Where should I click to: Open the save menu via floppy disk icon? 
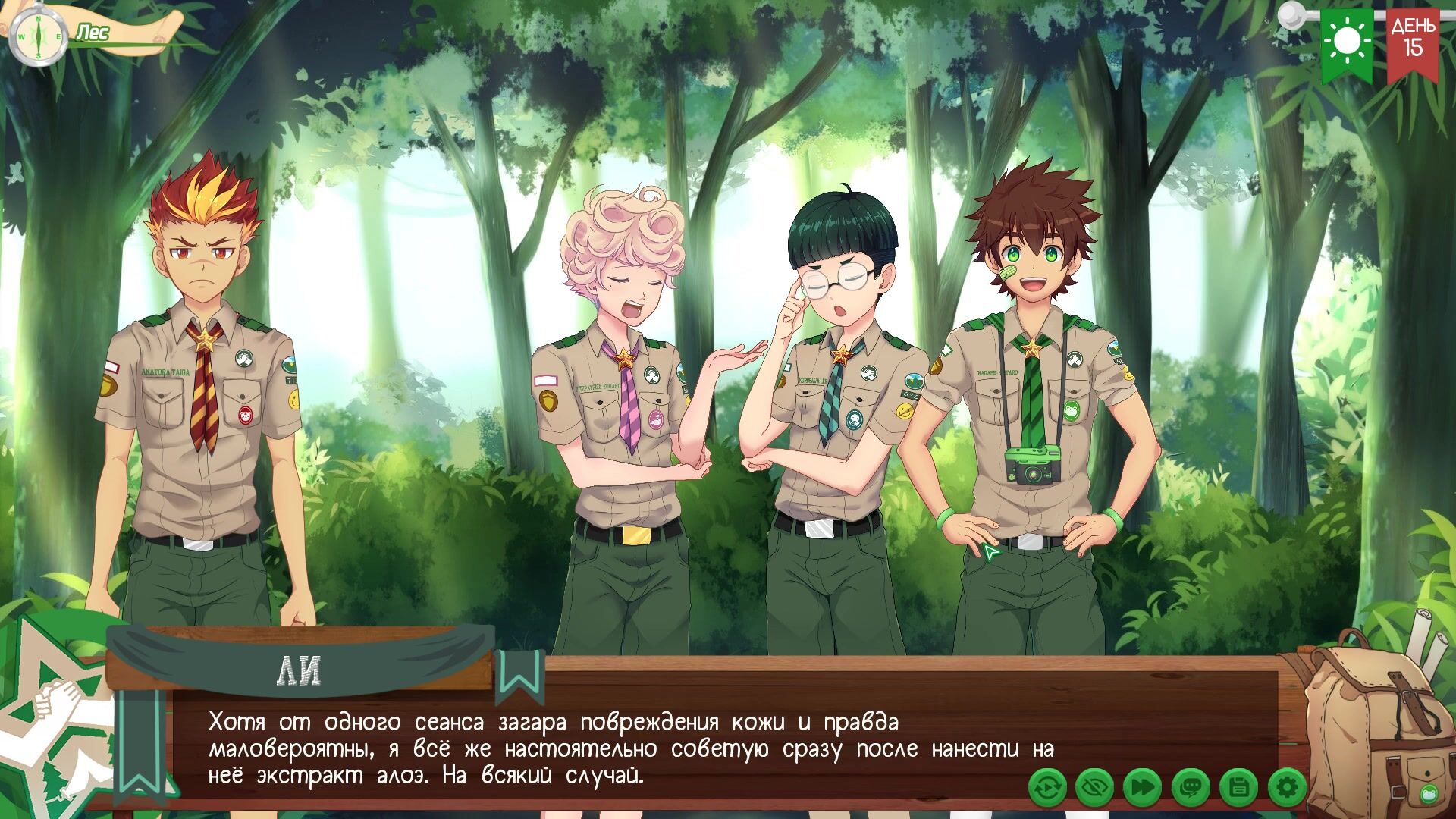click(x=1238, y=789)
